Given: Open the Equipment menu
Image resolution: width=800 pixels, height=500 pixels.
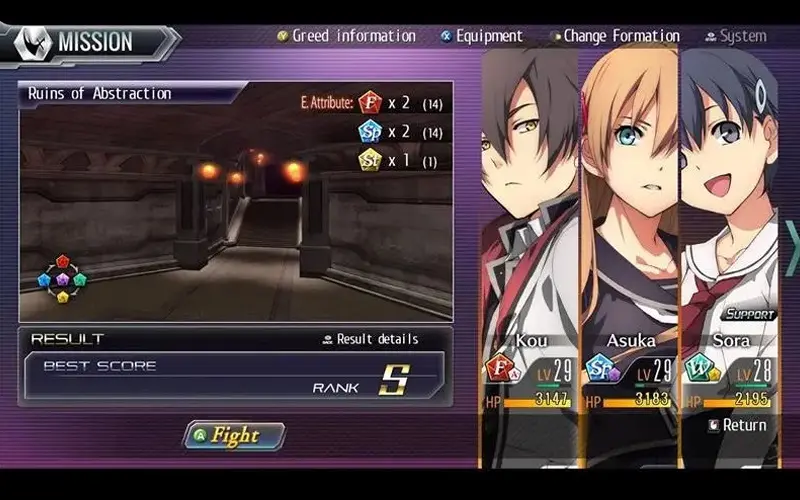Looking at the screenshot, I should (482, 36).
